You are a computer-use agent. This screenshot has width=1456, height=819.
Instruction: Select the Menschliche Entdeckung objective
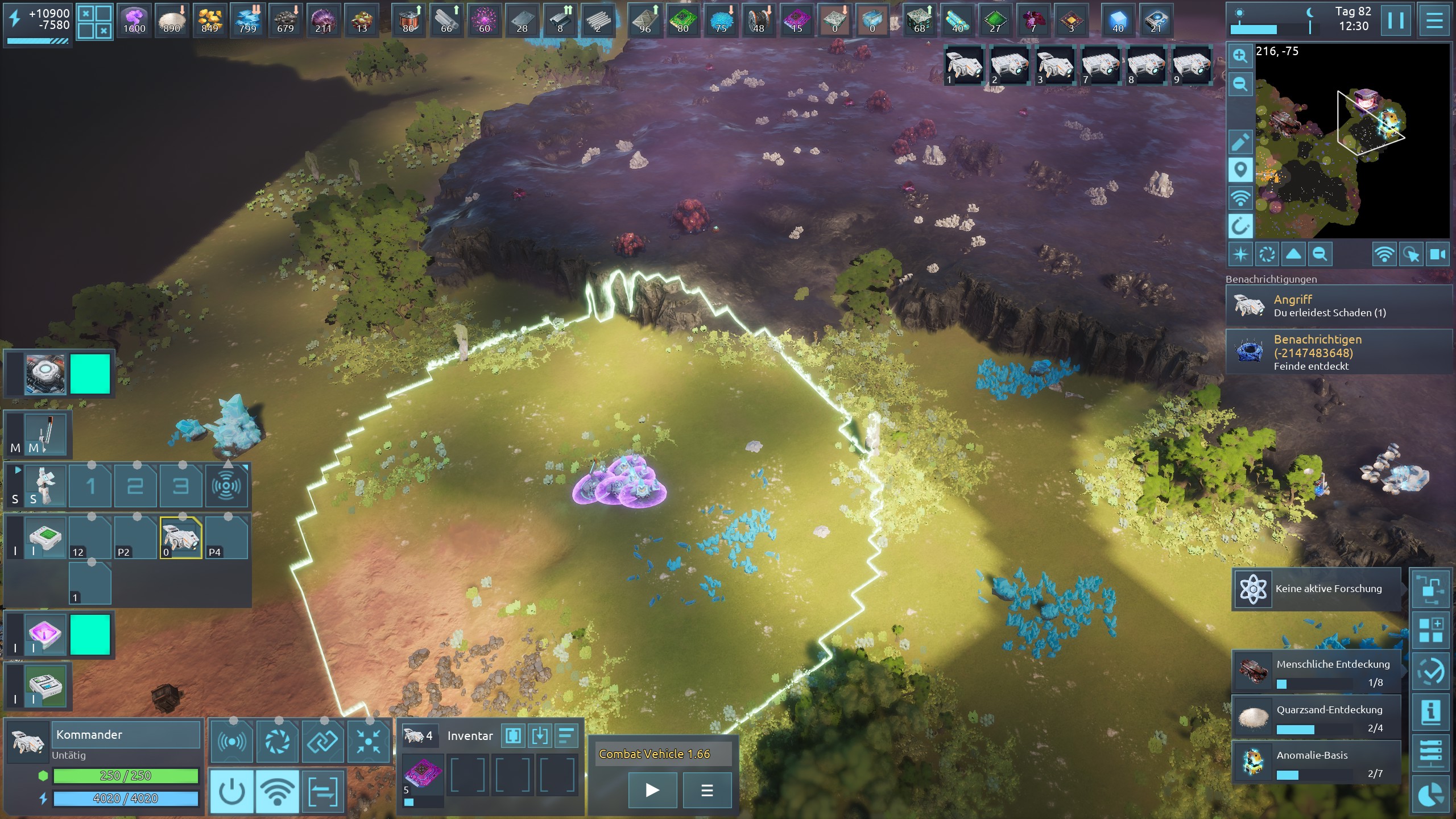tap(1316, 672)
